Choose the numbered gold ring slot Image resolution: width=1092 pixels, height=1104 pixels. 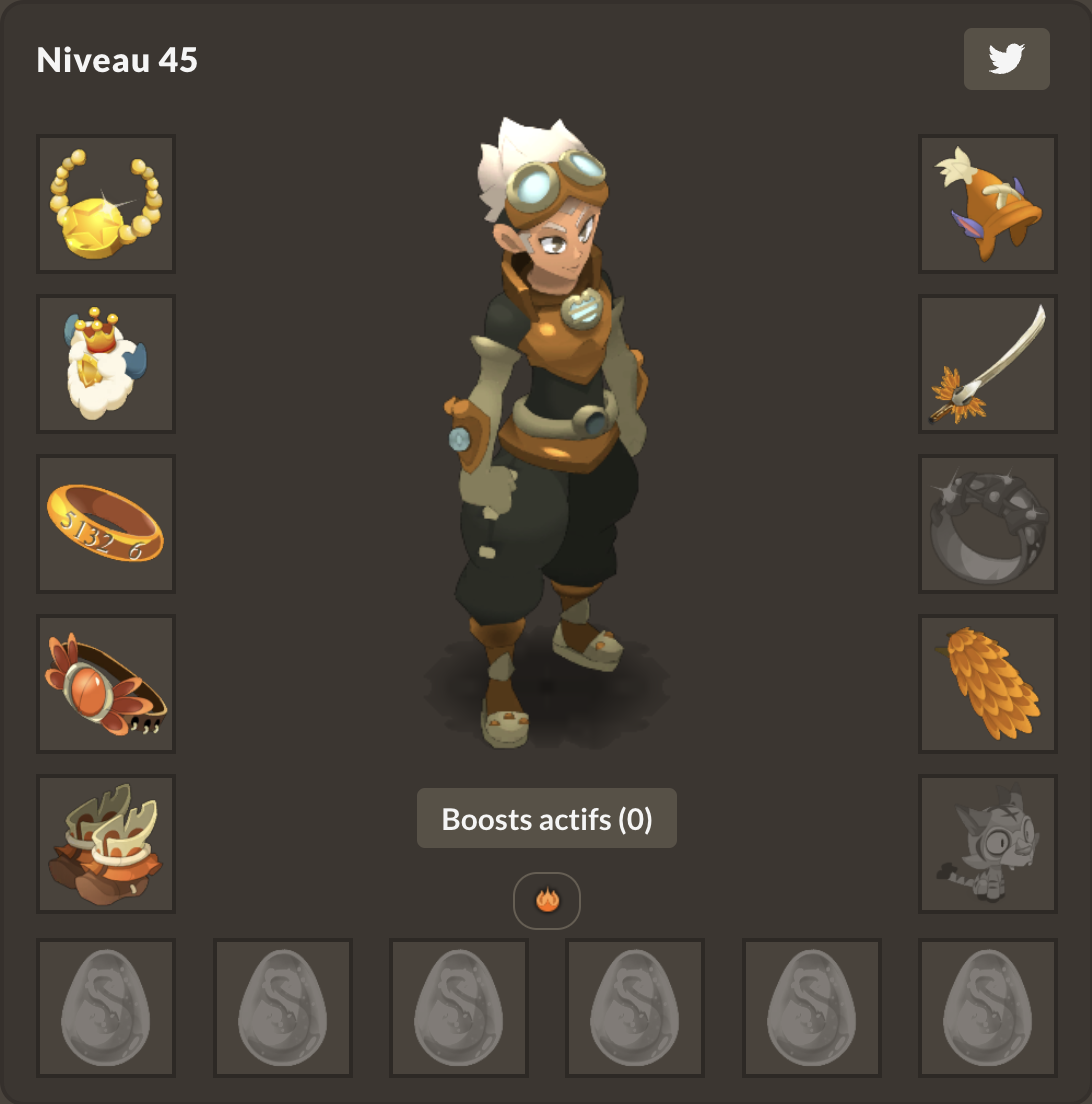tap(106, 524)
